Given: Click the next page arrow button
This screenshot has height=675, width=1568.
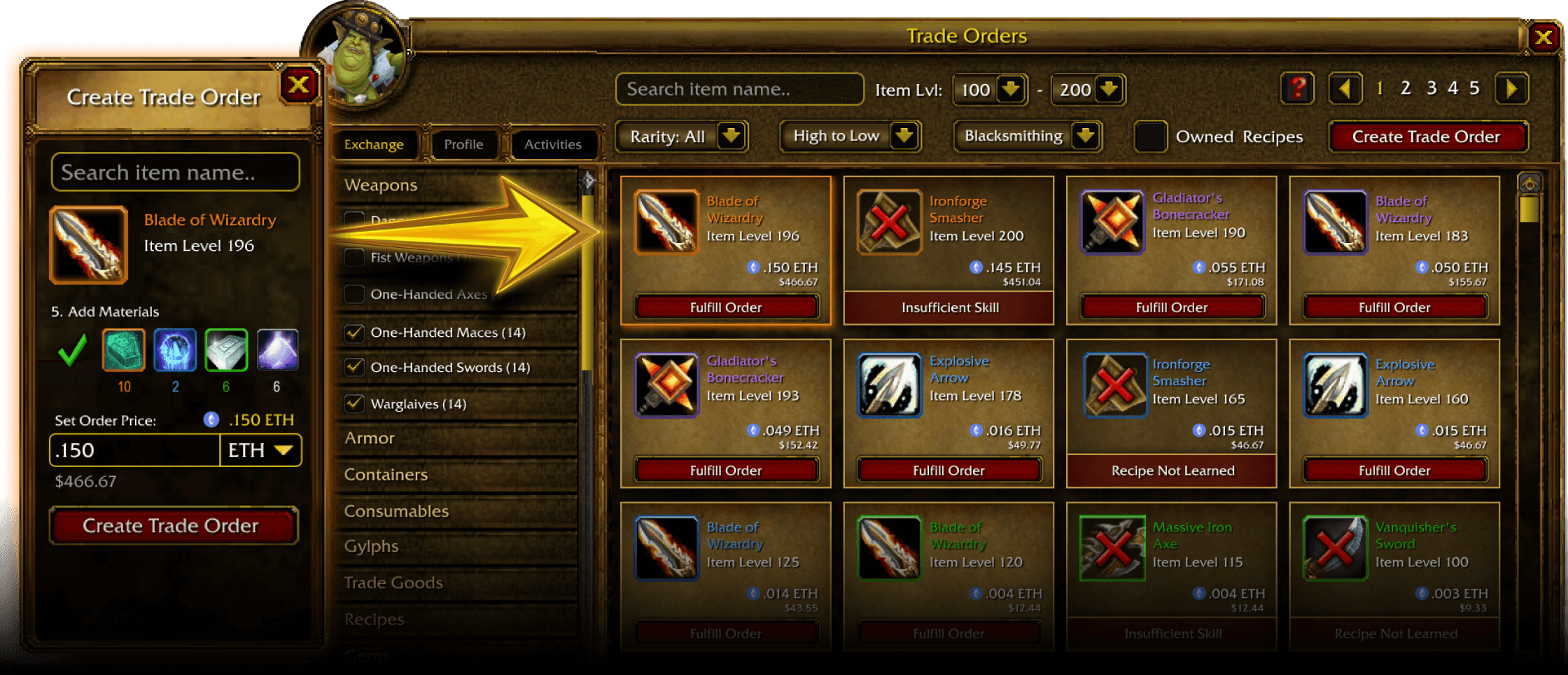Looking at the screenshot, I should [x=1511, y=89].
